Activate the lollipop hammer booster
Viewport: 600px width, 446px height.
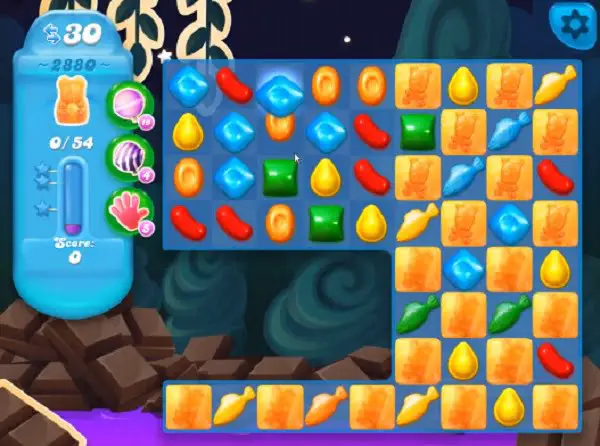point(130,104)
